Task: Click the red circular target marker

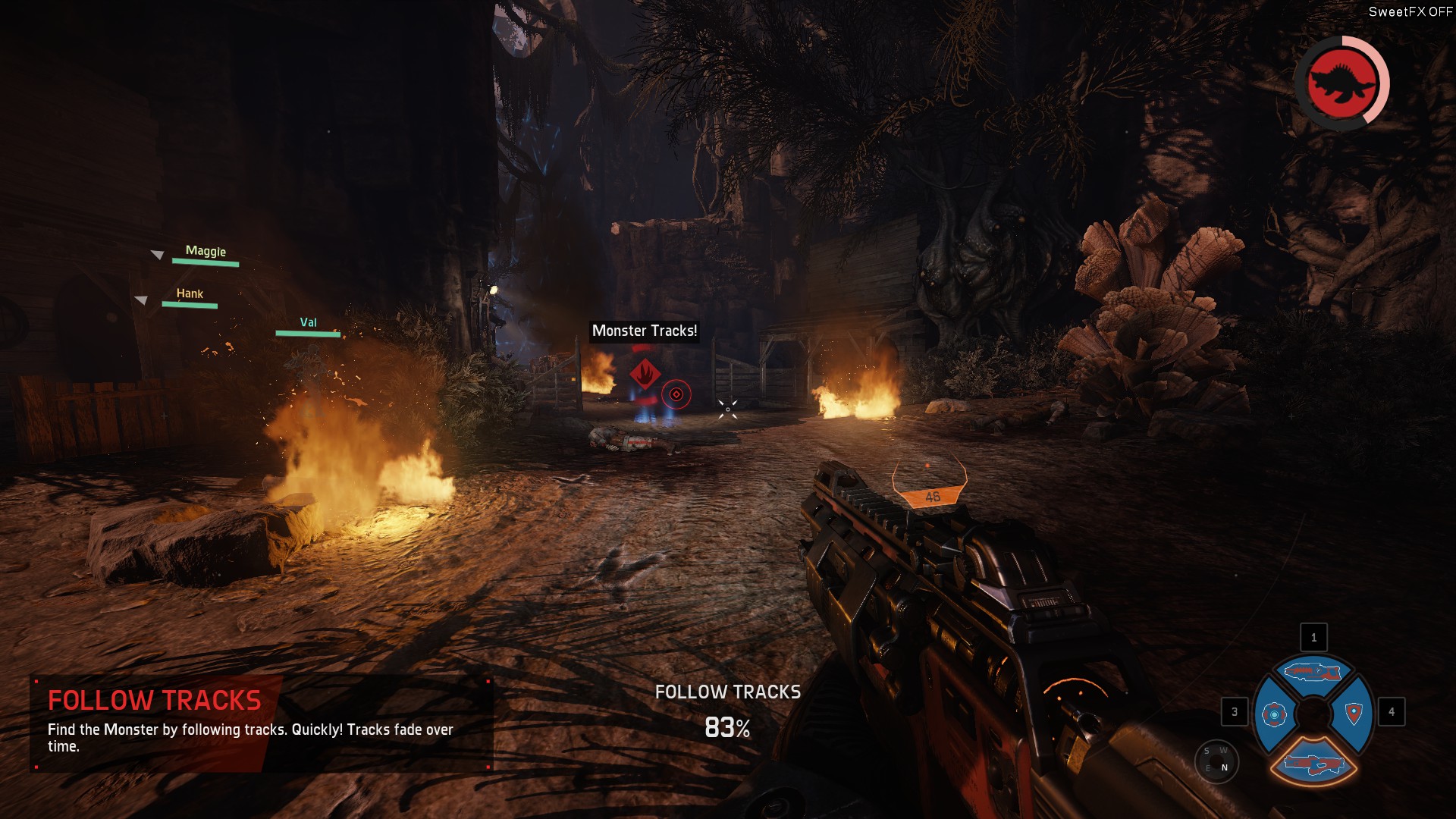Action: [x=676, y=394]
